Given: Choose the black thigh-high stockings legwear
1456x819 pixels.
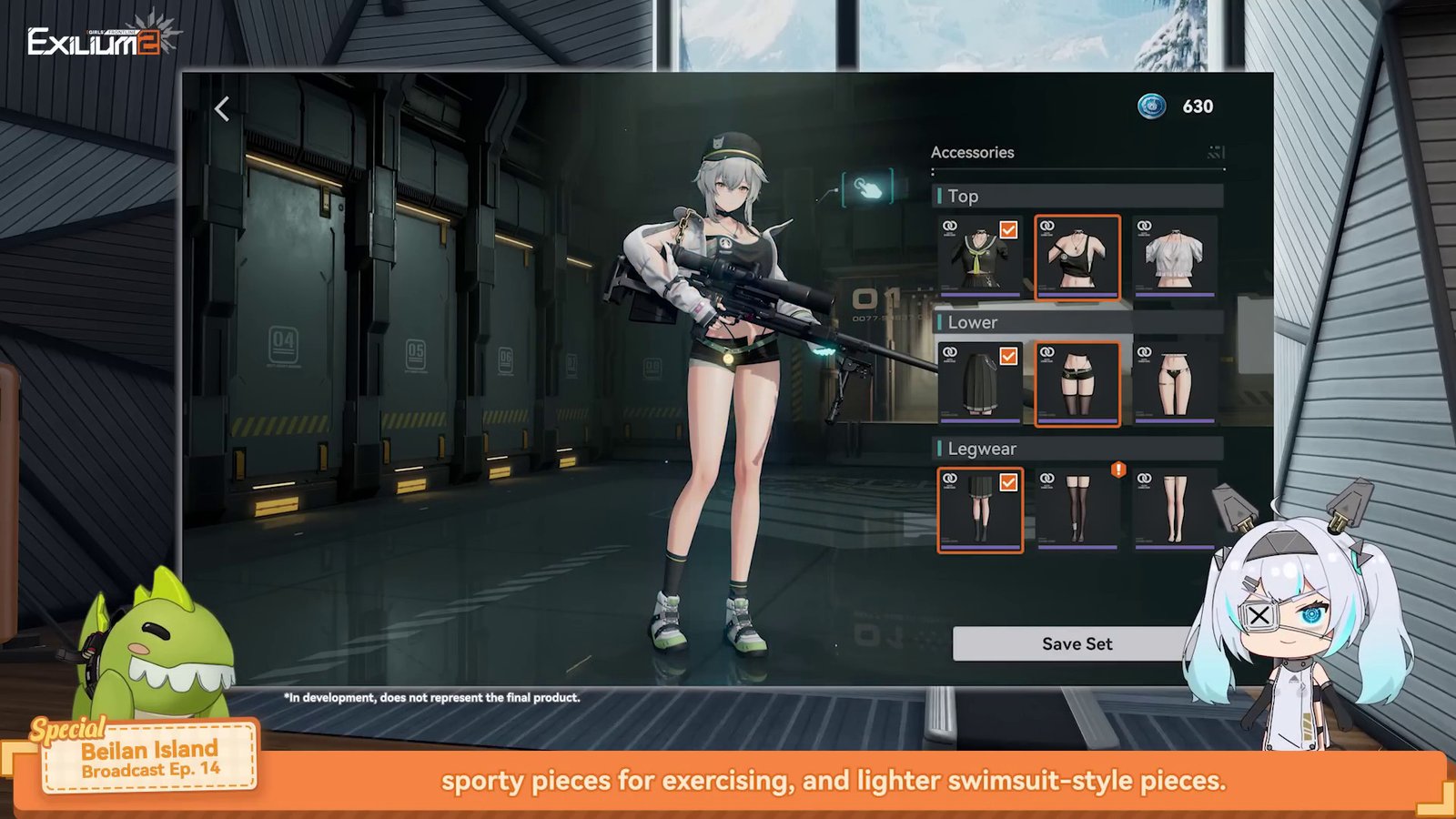Looking at the screenshot, I should pyautogui.click(x=1077, y=510).
